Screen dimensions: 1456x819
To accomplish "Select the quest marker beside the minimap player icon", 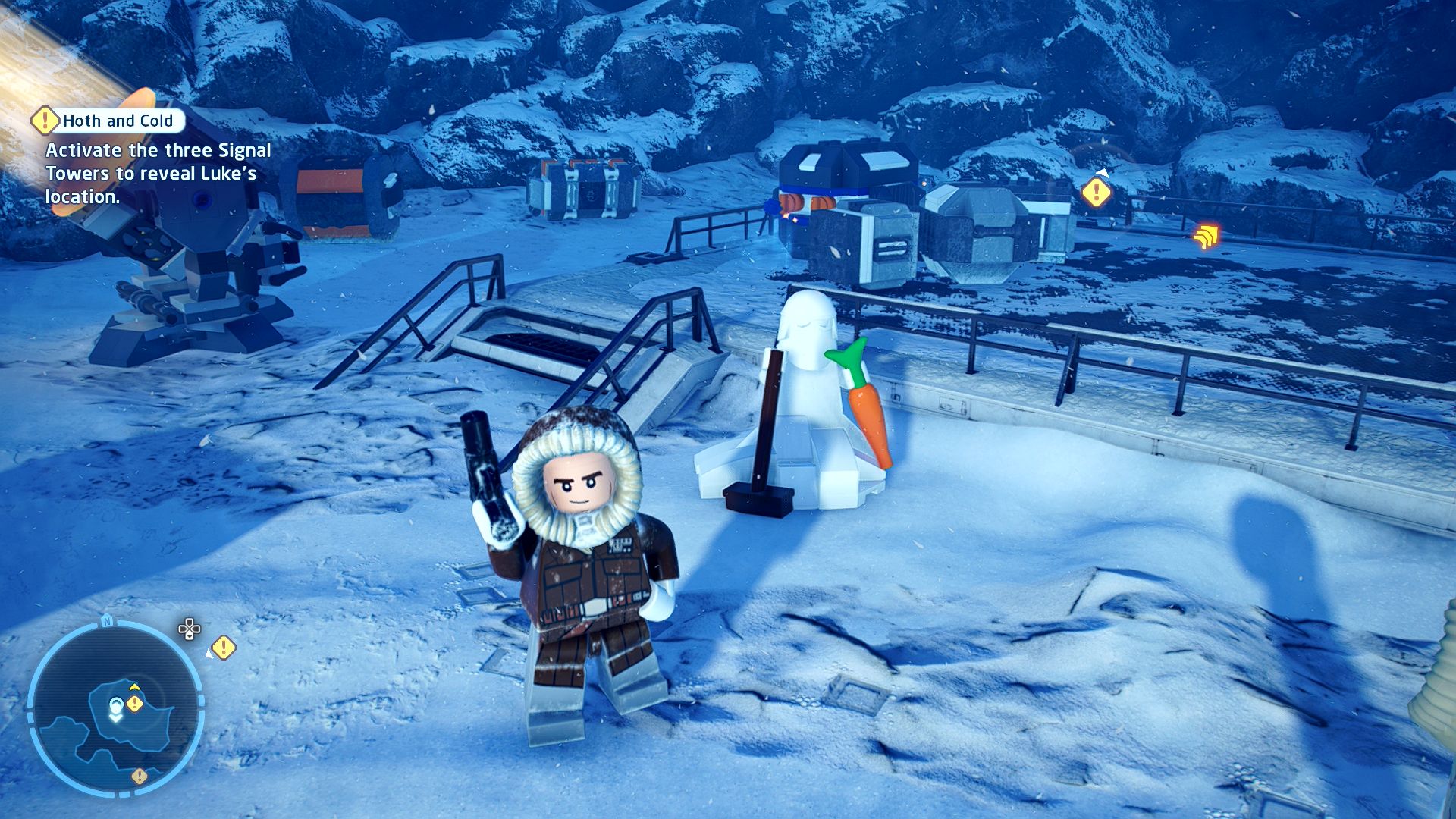I will click(135, 704).
